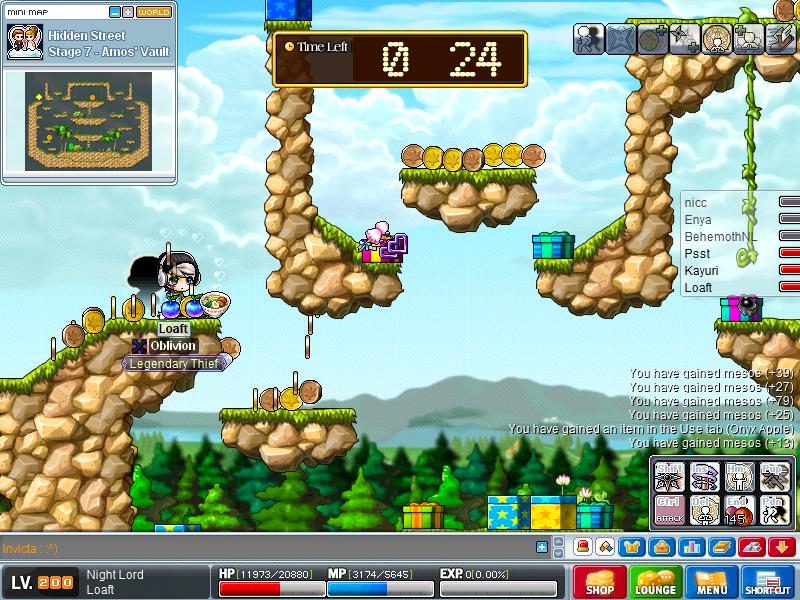Open the equipment shirt icon in toolbar

pos(632,546)
